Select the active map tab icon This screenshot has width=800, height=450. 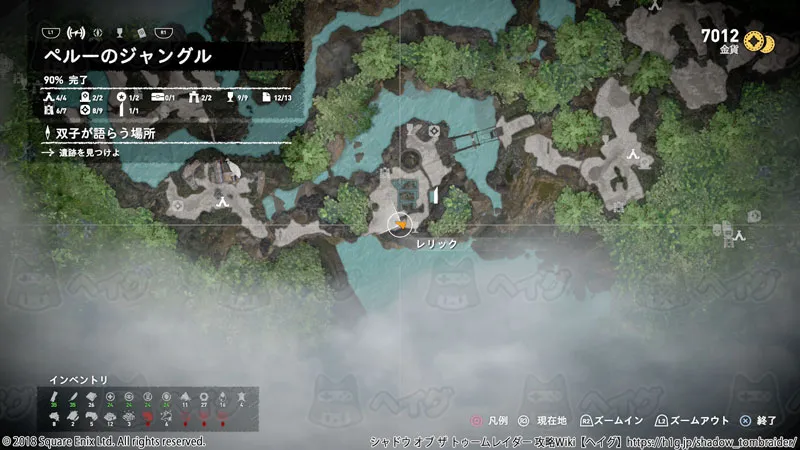[75, 32]
